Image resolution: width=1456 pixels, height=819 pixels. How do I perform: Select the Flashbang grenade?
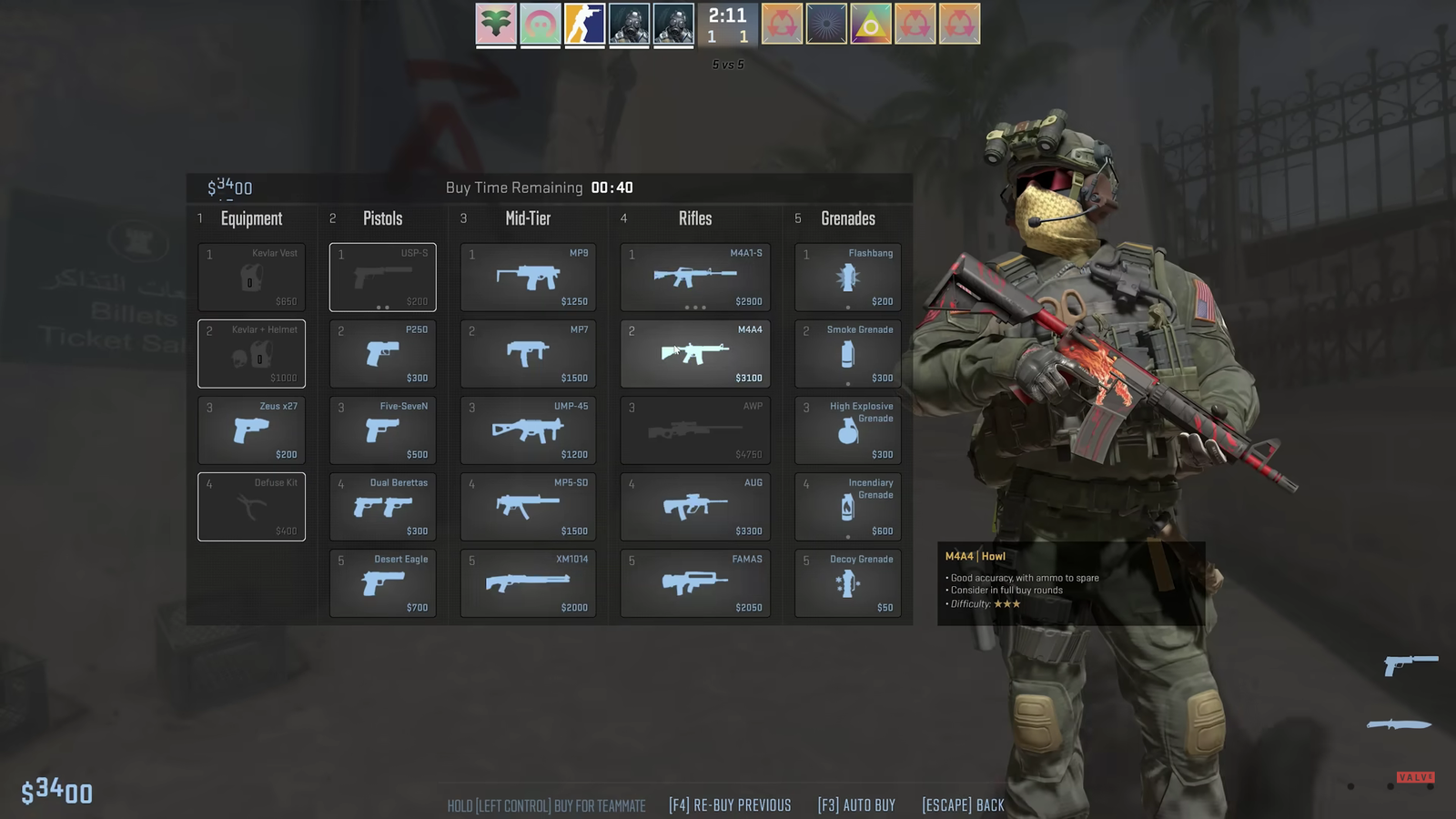(x=846, y=277)
